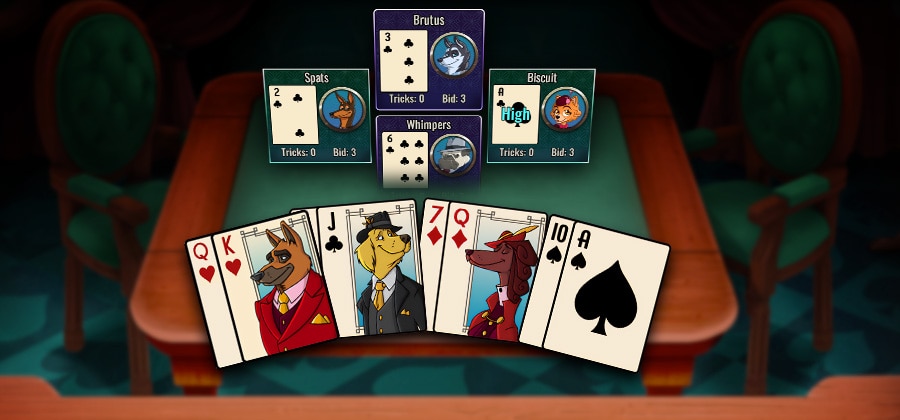Pick the 10 of Spades card
900x420 pixels.
(551, 270)
